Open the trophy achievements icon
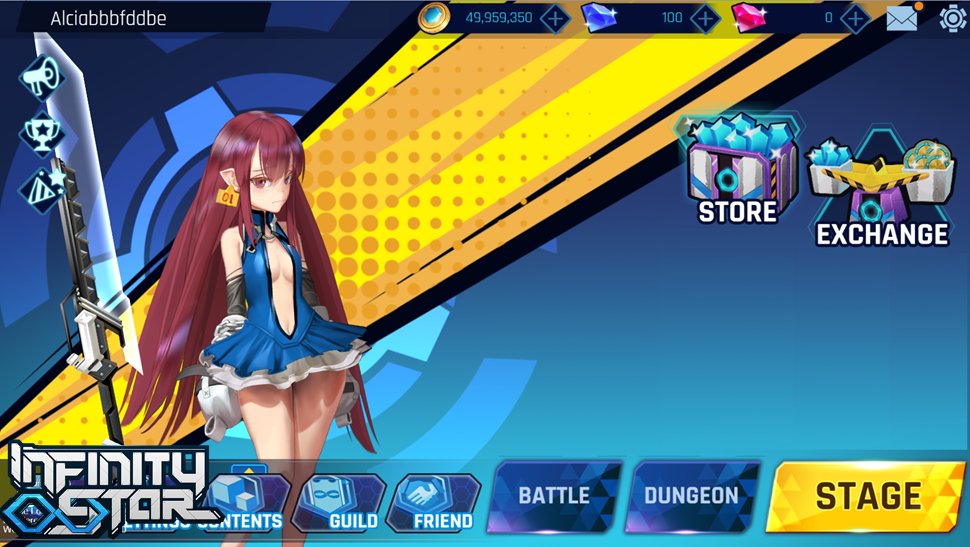Viewport: 970px width, 547px height. tap(41, 132)
